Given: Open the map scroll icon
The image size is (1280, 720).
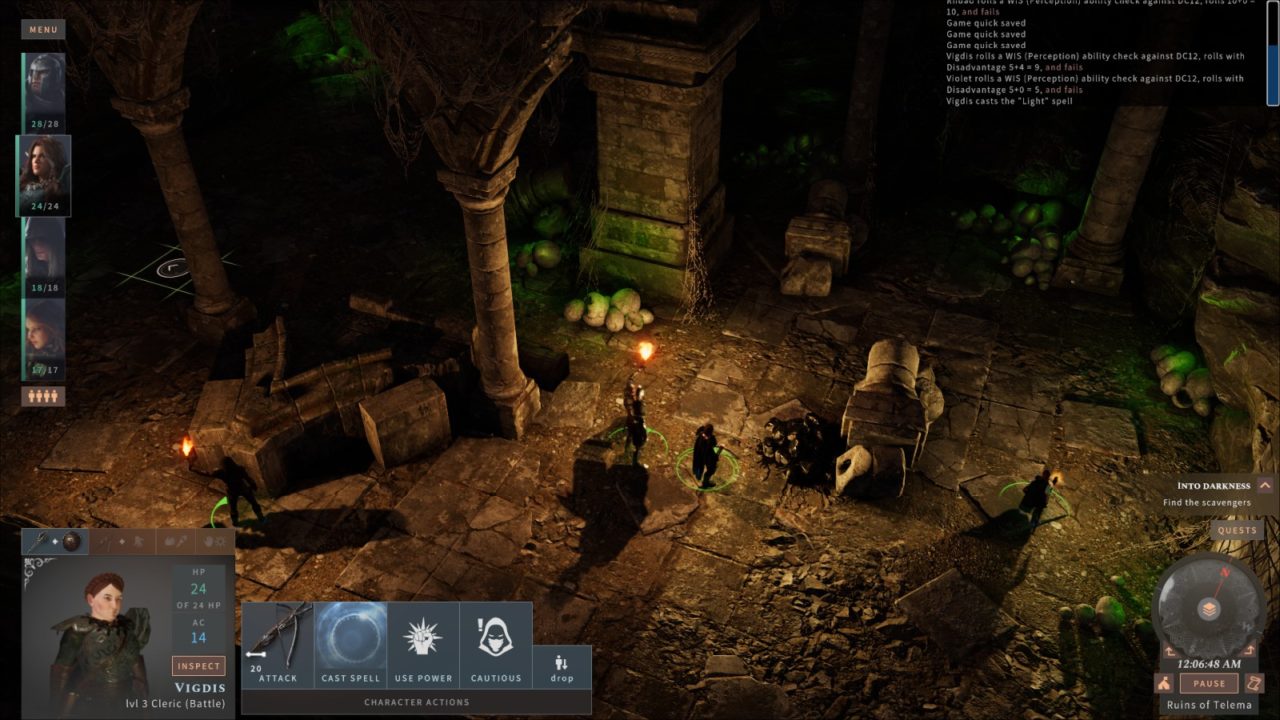Looking at the screenshot, I should [1255, 684].
